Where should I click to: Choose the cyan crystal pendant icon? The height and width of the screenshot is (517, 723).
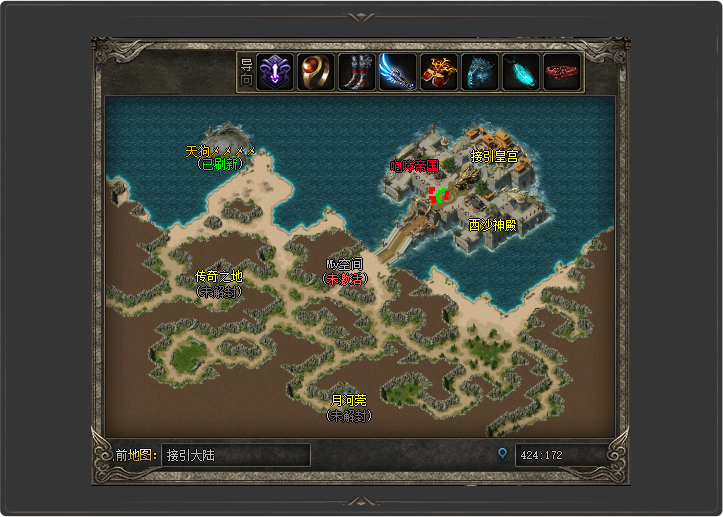point(520,72)
